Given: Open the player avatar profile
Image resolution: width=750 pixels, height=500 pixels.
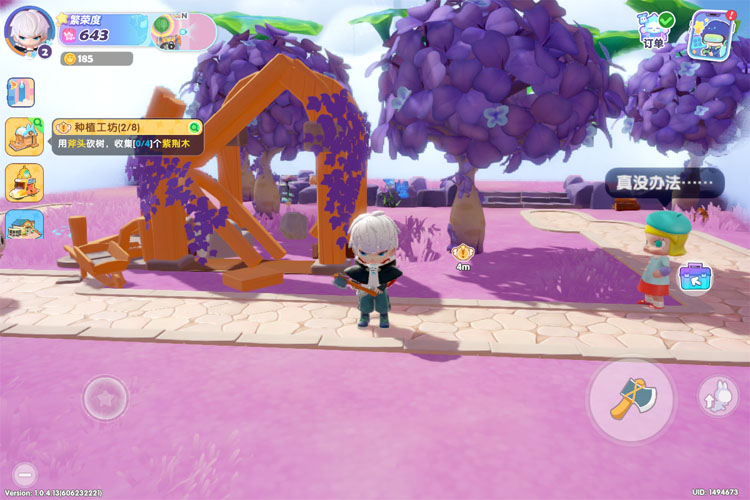Looking at the screenshot, I should tap(27, 30).
